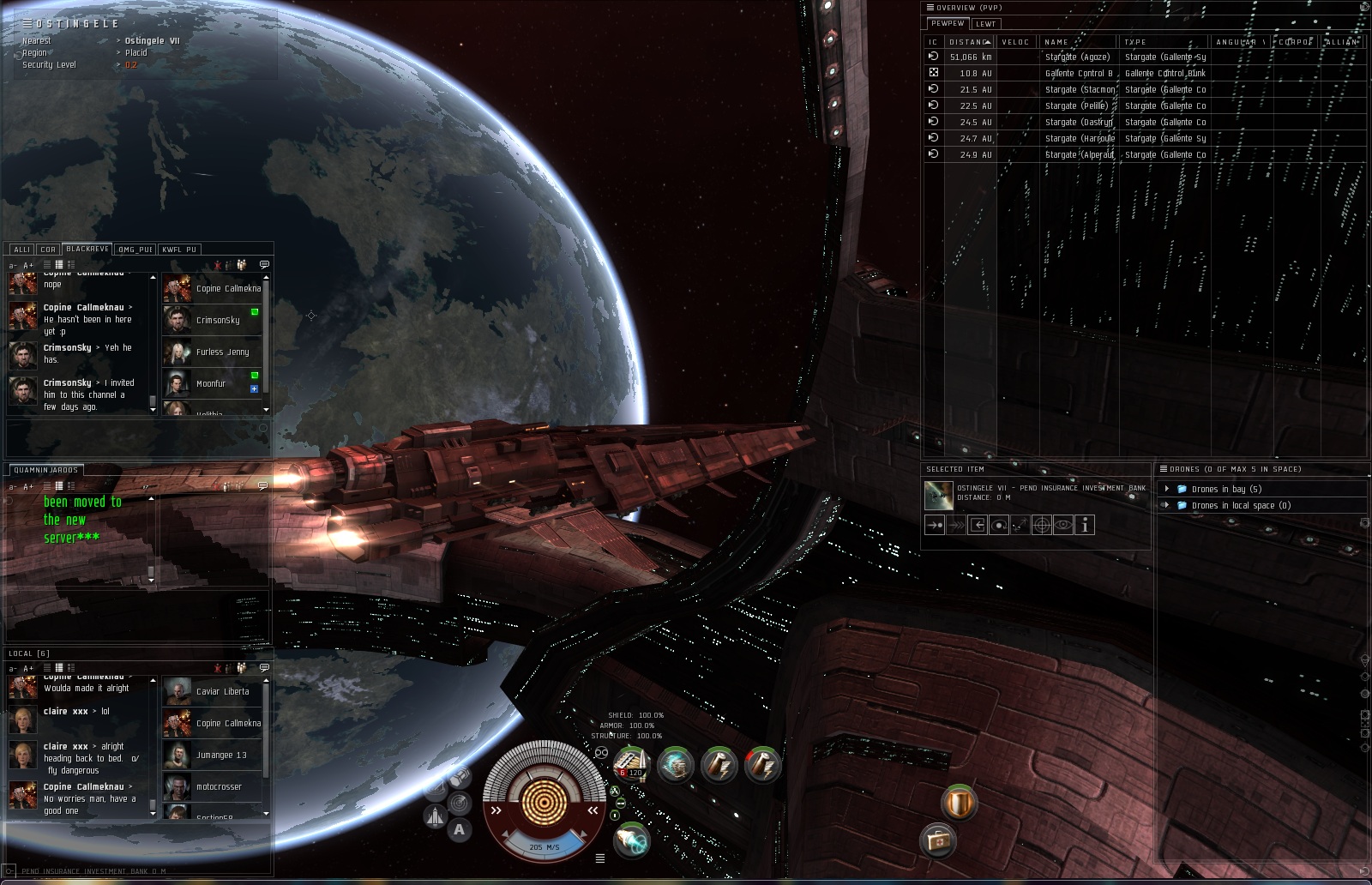This screenshot has height=885, width=1372.
Task: Activate the ammo-loaded weapon module
Action: 632,763
